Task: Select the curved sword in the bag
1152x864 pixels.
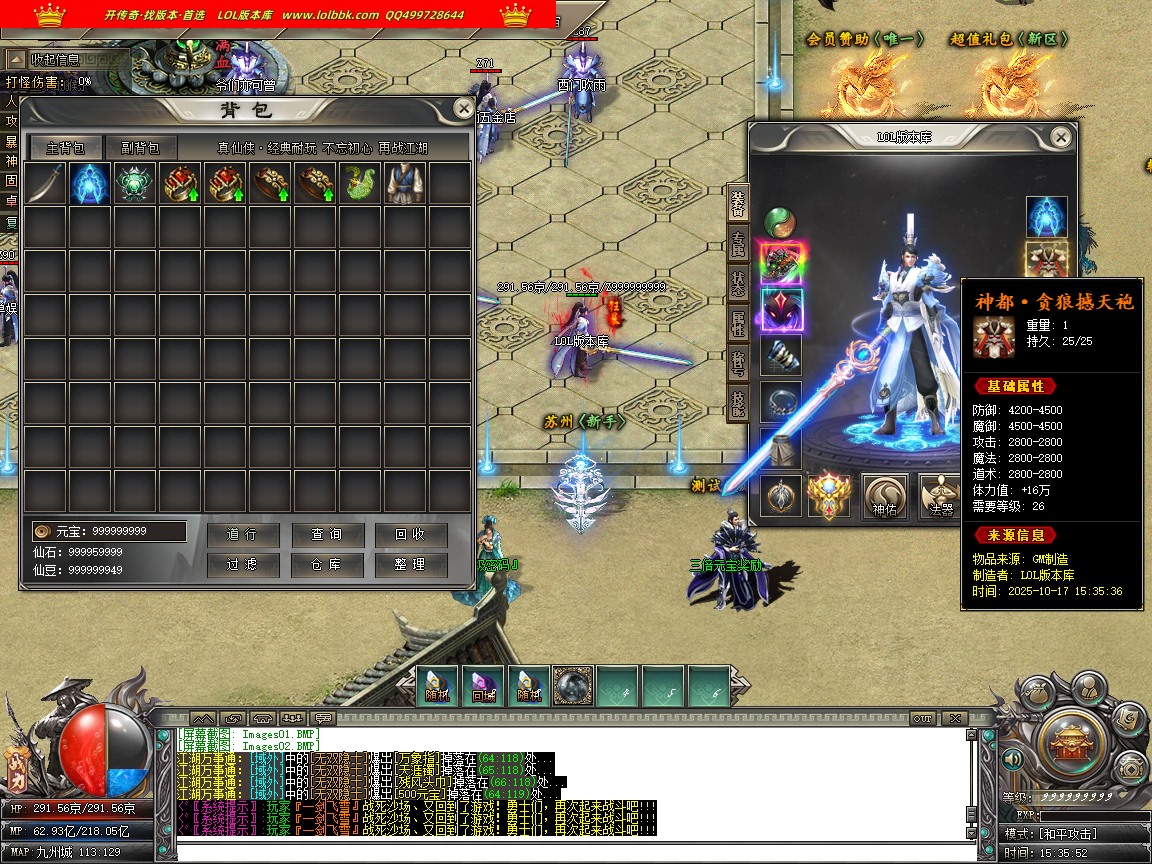Action: 45,184
